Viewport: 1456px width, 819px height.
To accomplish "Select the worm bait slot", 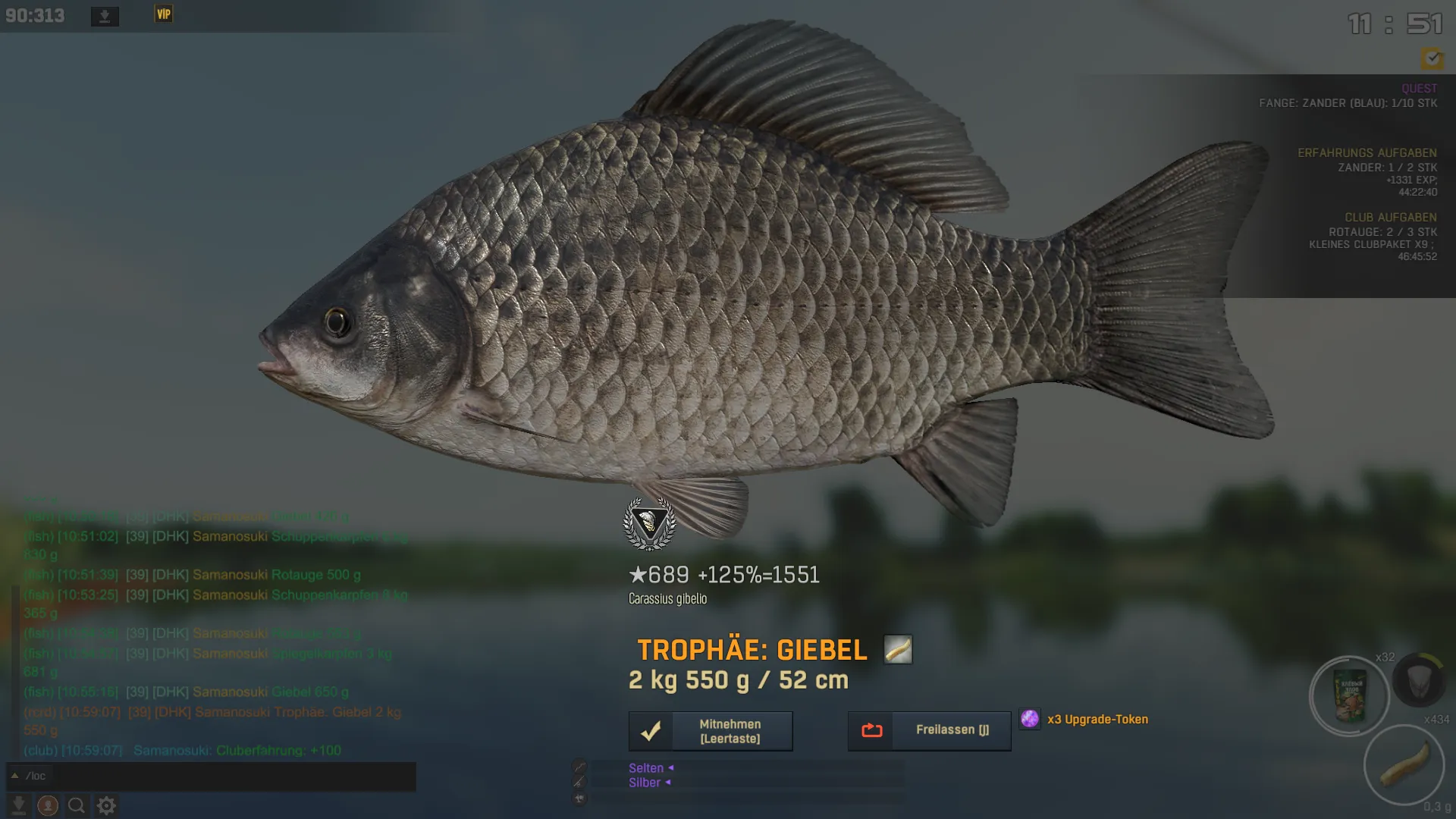I will coord(1403,764).
